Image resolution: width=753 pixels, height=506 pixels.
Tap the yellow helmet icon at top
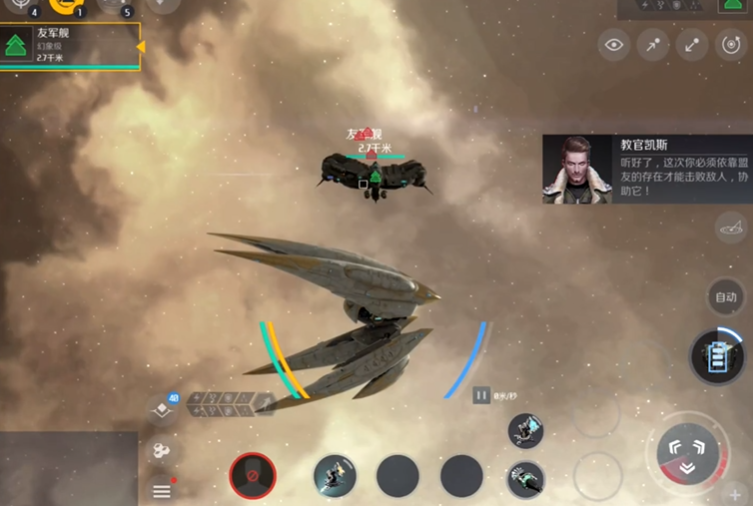(x=66, y=5)
